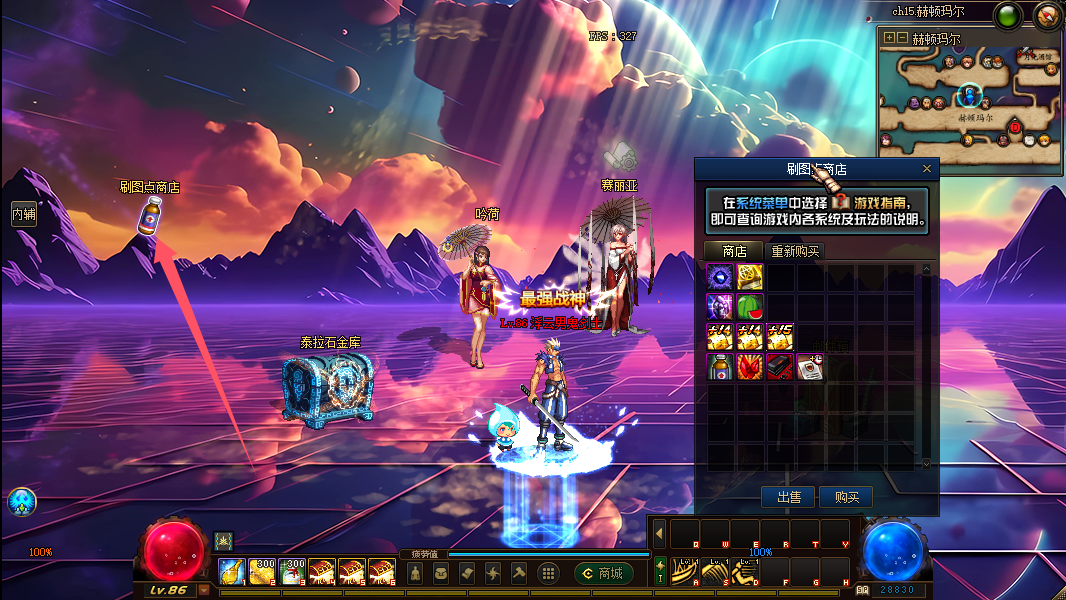Choose the +15 gold ticket shop item
Viewport: 1066px width, 600px height.
pyautogui.click(x=780, y=336)
